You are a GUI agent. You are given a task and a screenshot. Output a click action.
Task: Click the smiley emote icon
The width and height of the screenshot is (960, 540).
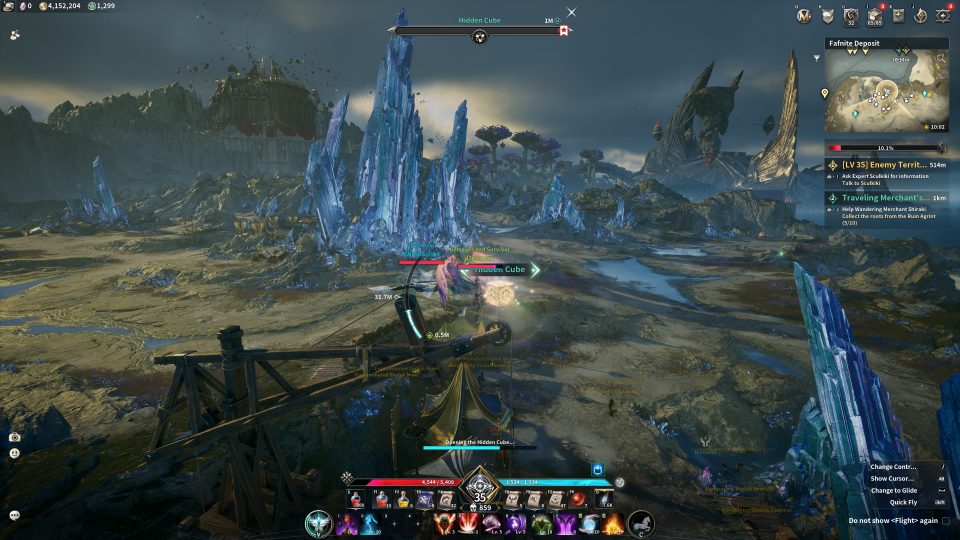point(15,452)
